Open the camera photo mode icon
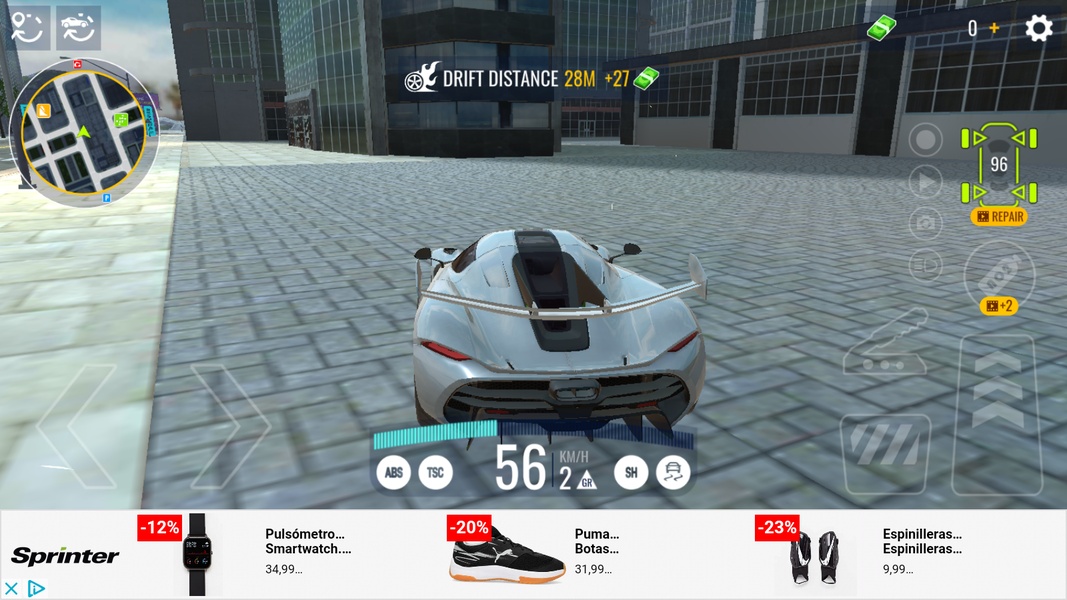Image resolution: width=1067 pixels, height=600 pixels. (x=926, y=224)
